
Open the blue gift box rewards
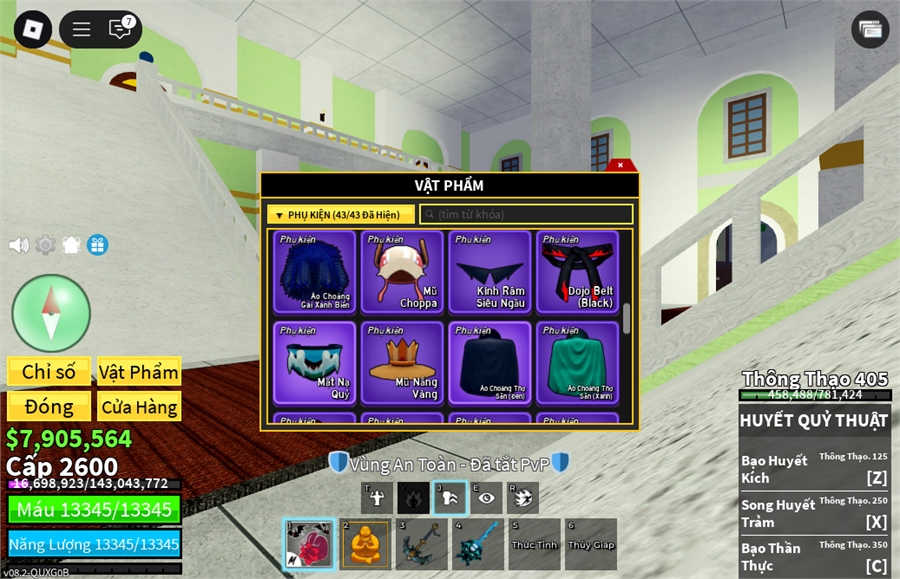tap(97, 245)
